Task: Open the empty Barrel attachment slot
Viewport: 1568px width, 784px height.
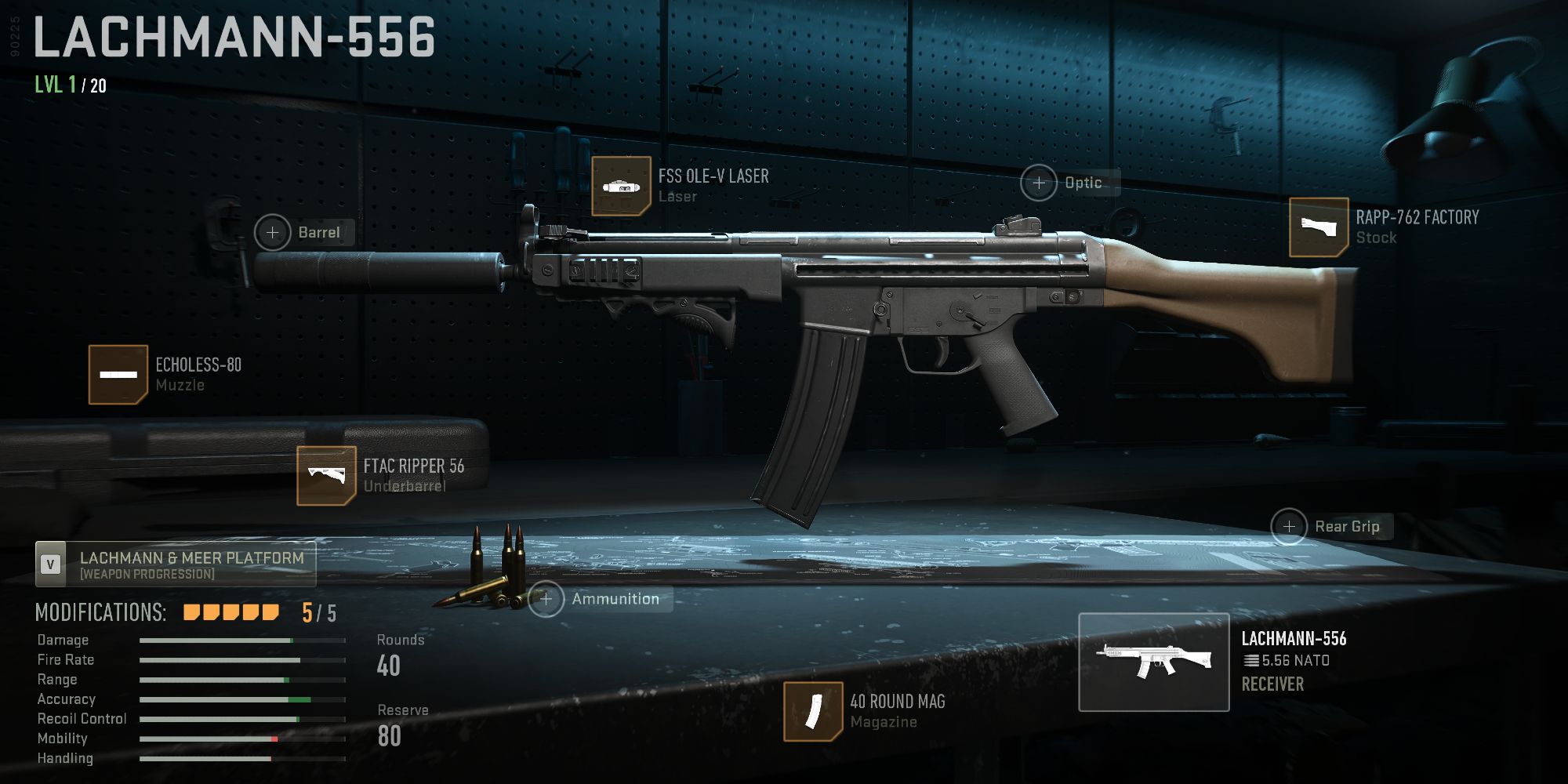Action: point(273,233)
